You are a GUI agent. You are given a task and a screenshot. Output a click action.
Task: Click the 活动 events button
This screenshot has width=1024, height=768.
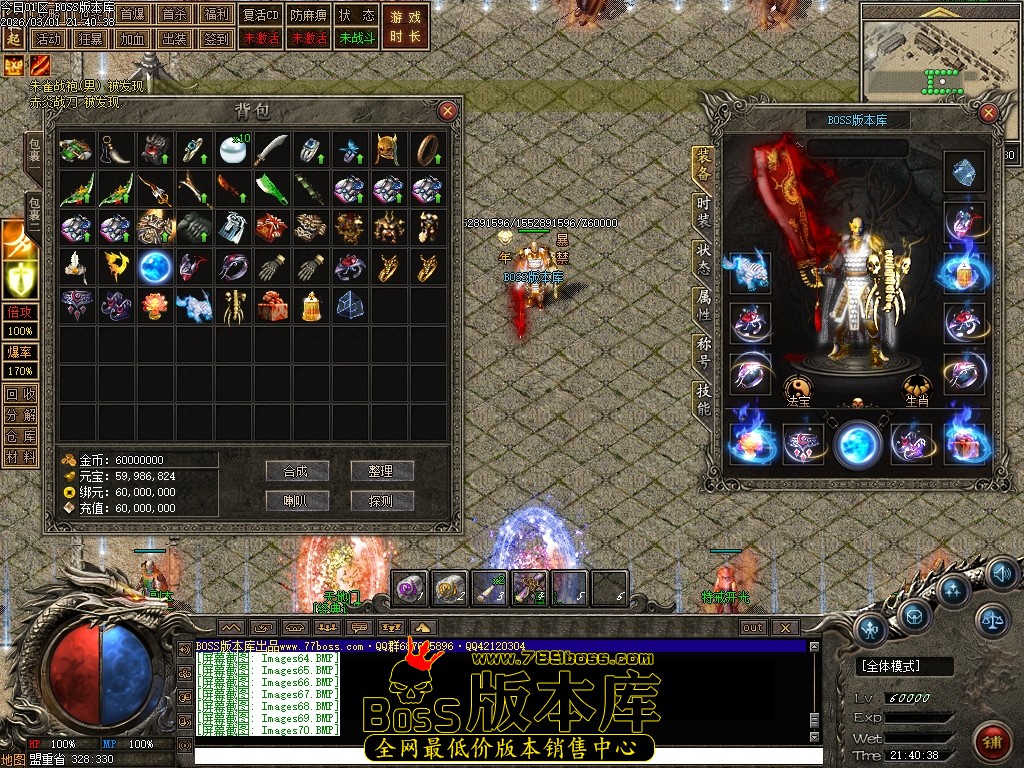[47, 39]
